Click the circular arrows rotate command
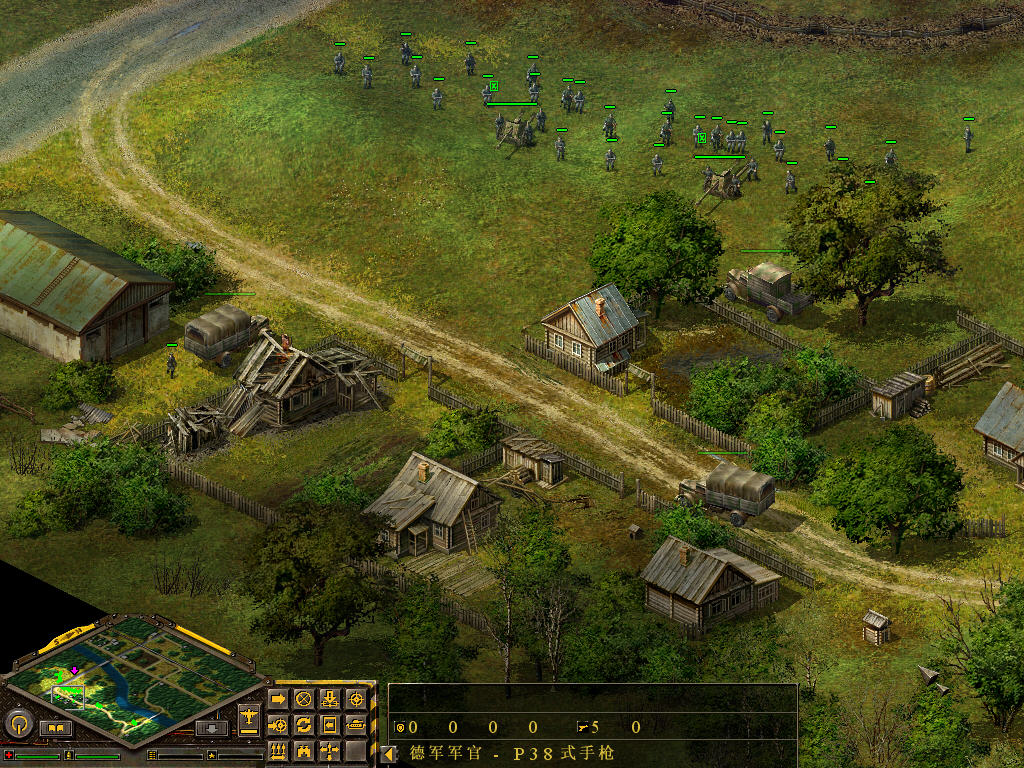Viewport: 1024px width, 768px height. pyautogui.click(x=303, y=724)
